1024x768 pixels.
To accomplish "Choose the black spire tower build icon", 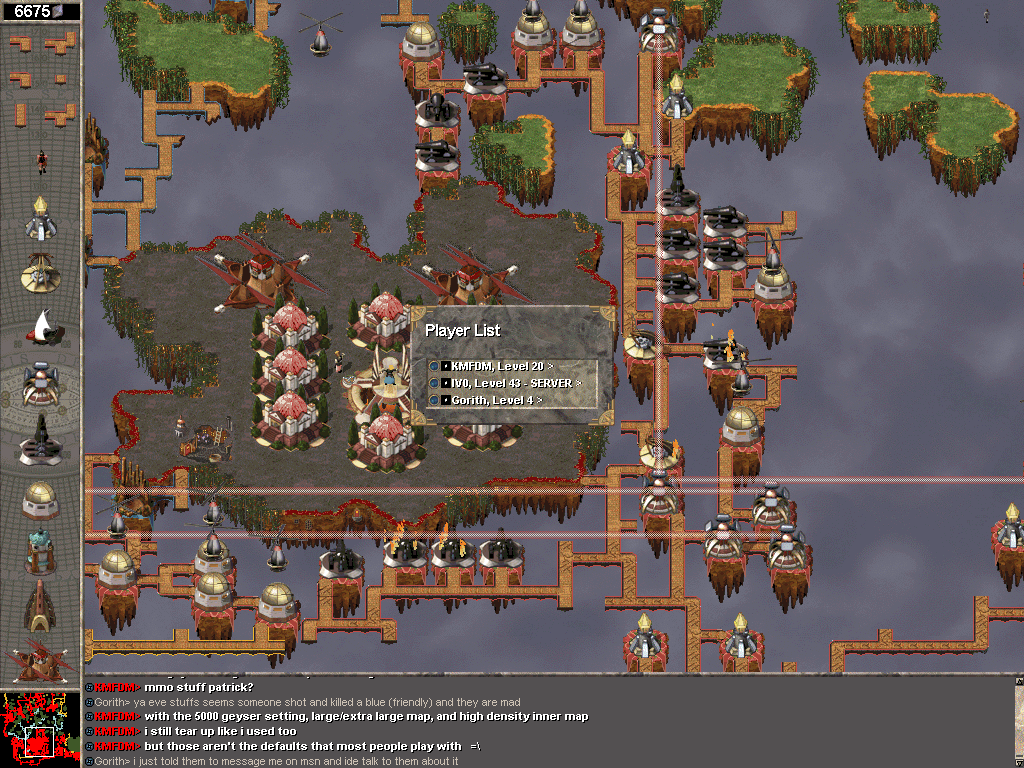I will pos(40,440).
